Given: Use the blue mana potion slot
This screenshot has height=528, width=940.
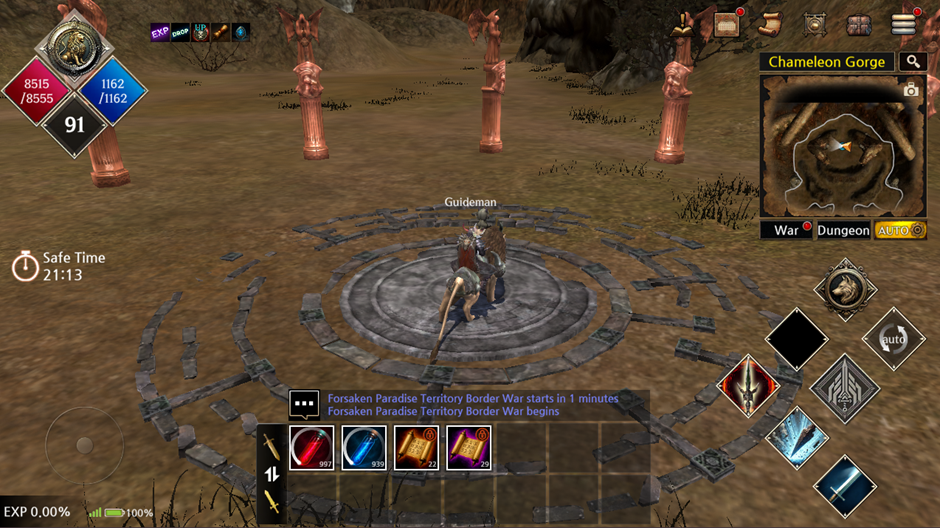Looking at the screenshot, I should (364, 448).
